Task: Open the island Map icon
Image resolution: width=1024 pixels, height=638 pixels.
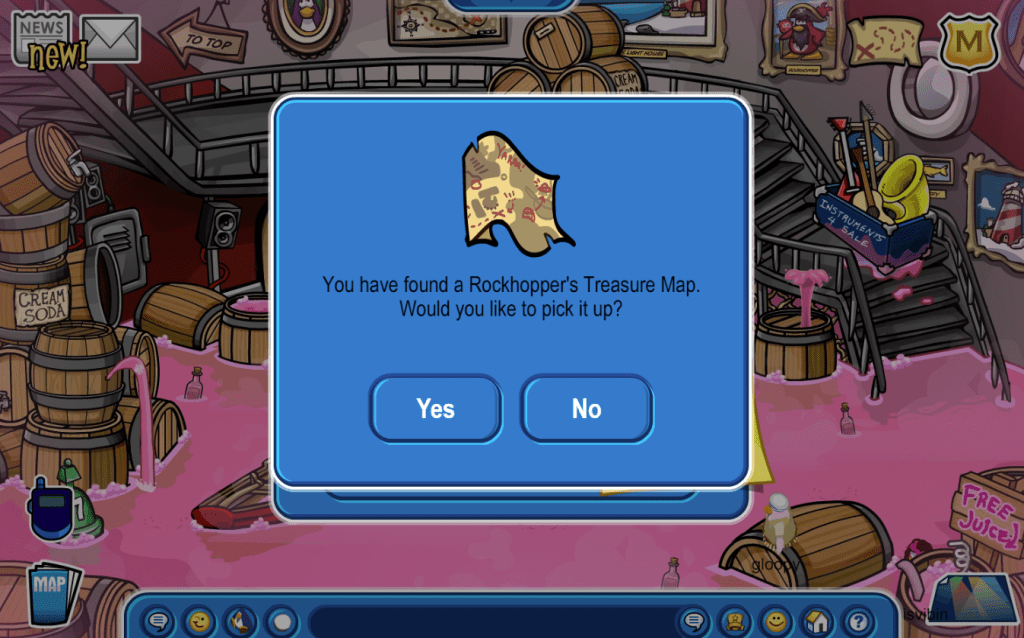Action: tap(53, 594)
